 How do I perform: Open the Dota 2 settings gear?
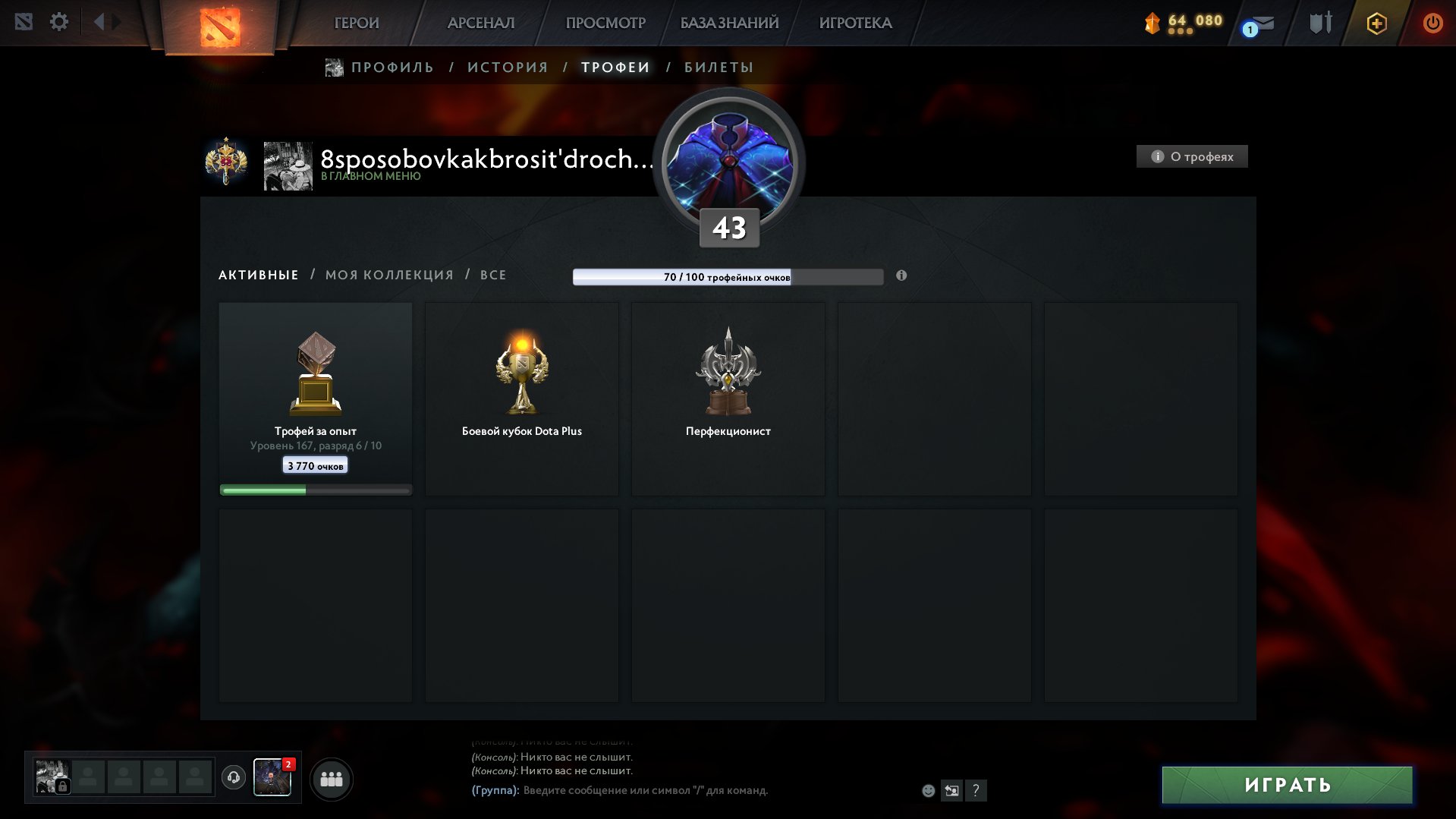(59, 22)
